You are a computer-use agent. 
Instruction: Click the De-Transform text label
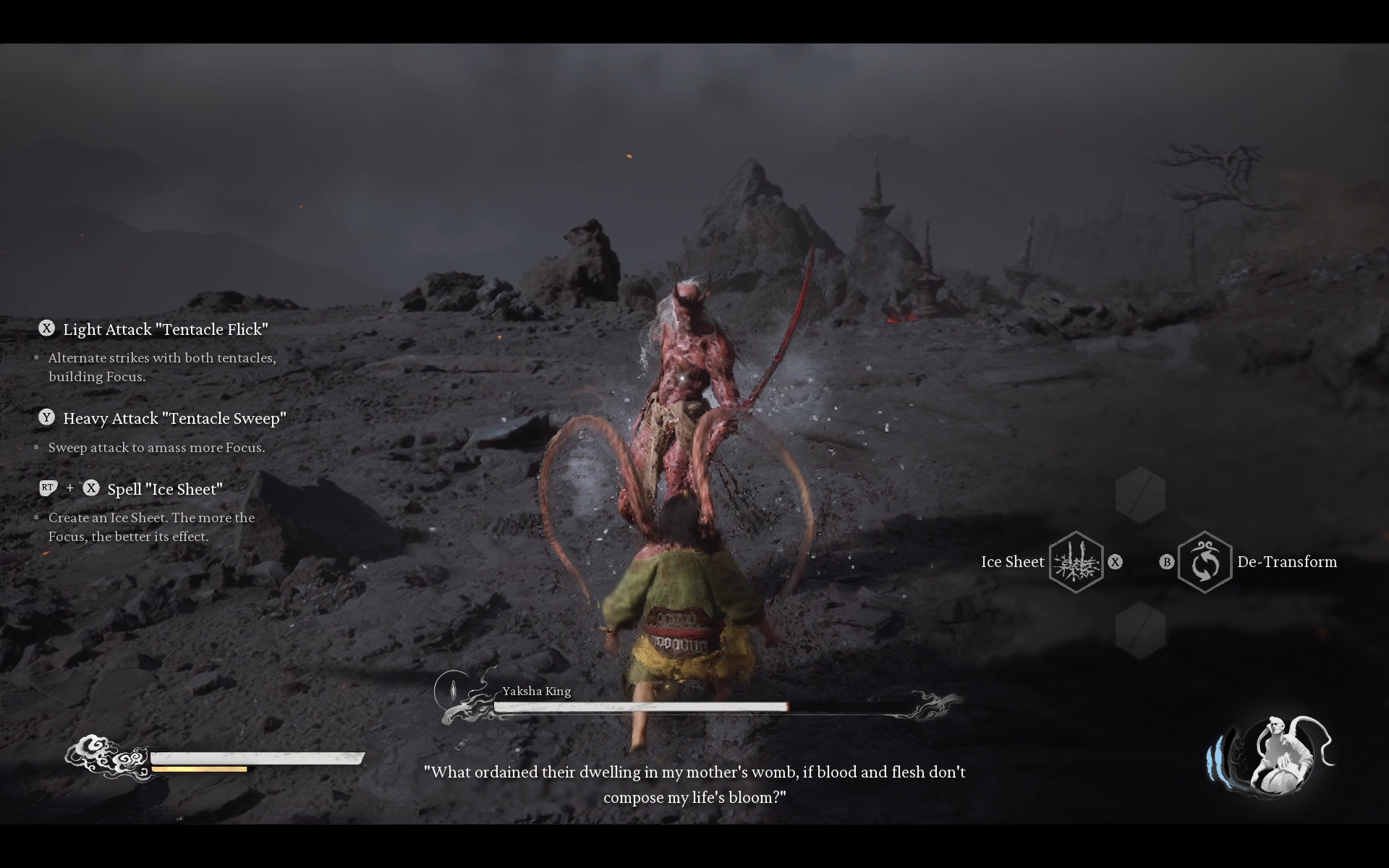(x=1287, y=562)
